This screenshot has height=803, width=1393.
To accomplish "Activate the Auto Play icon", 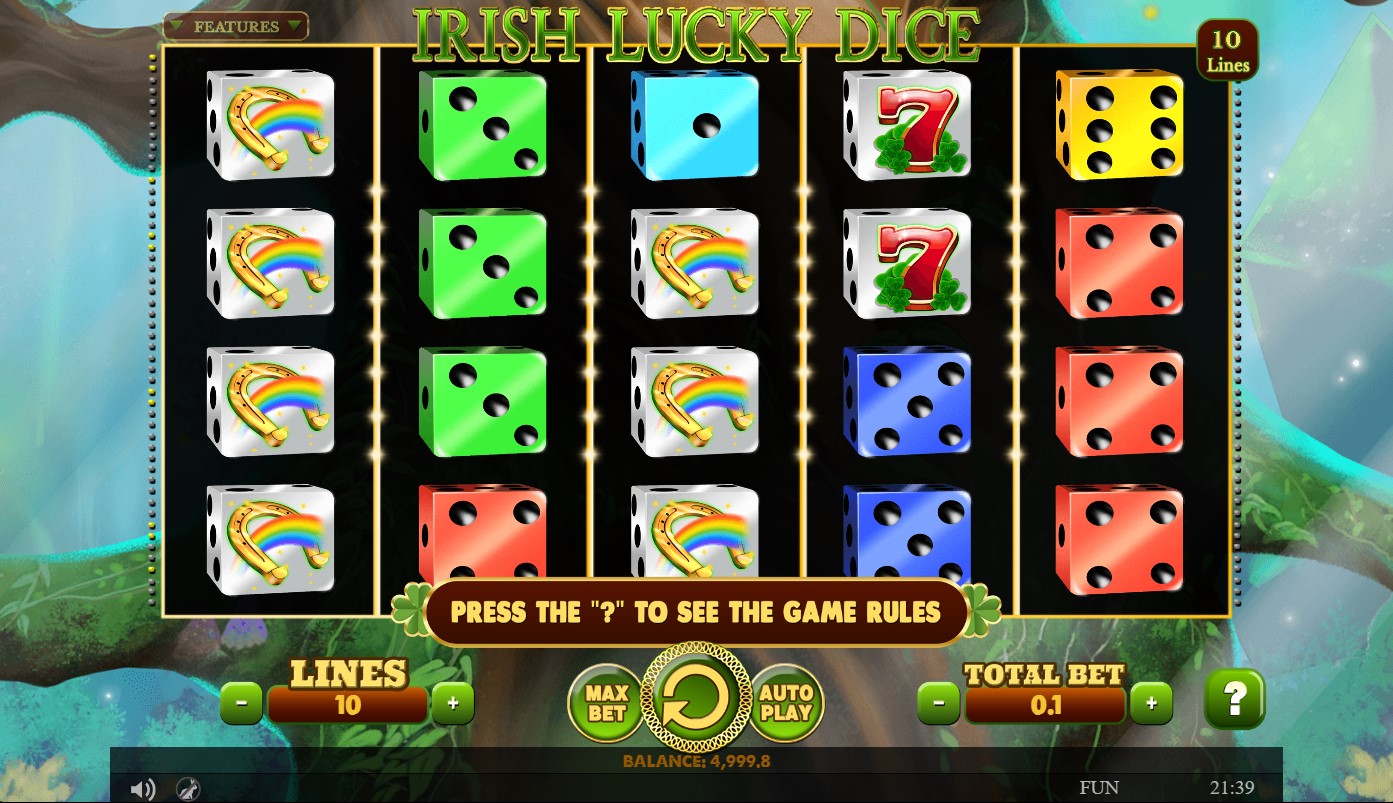I will click(x=787, y=701).
